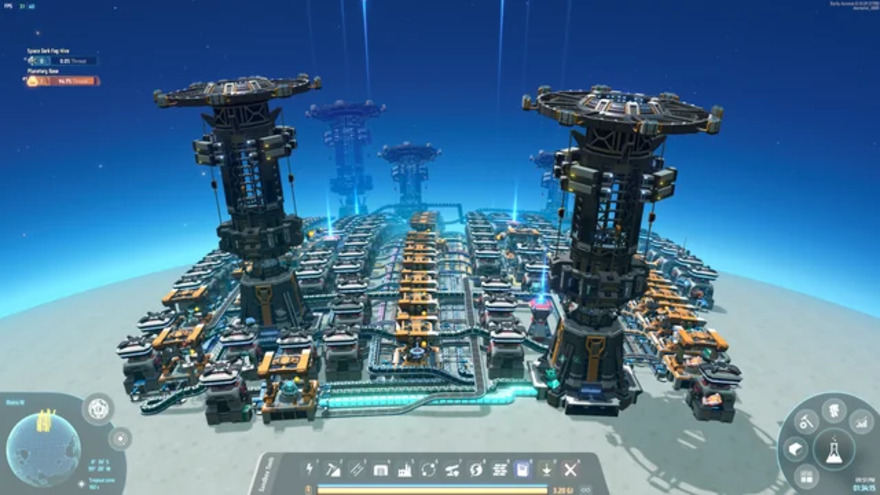
Task: Choose the storage build category
Action: [x=381, y=468]
